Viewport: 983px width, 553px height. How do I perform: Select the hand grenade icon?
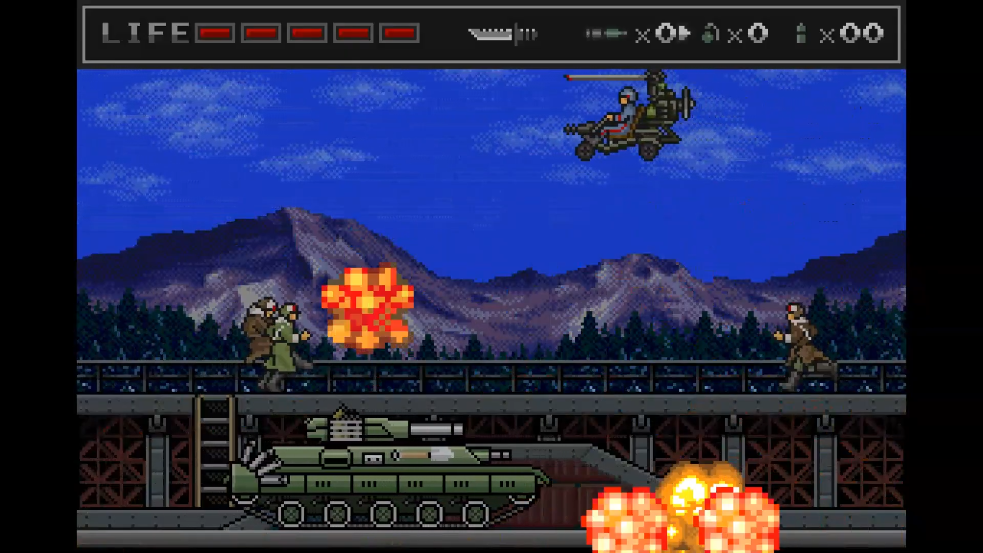(x=711, y=34)
